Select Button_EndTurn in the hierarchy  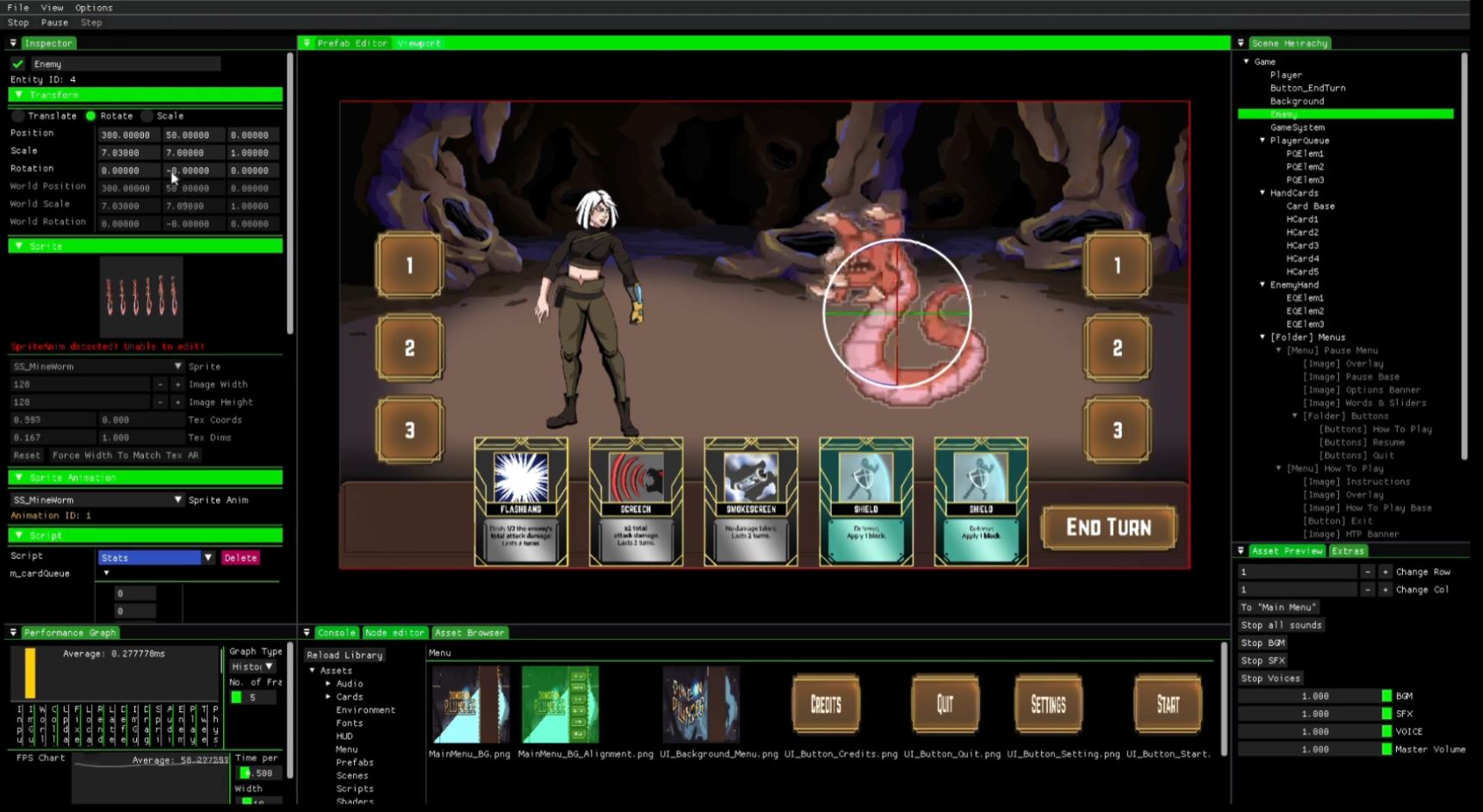(1307, 88)
